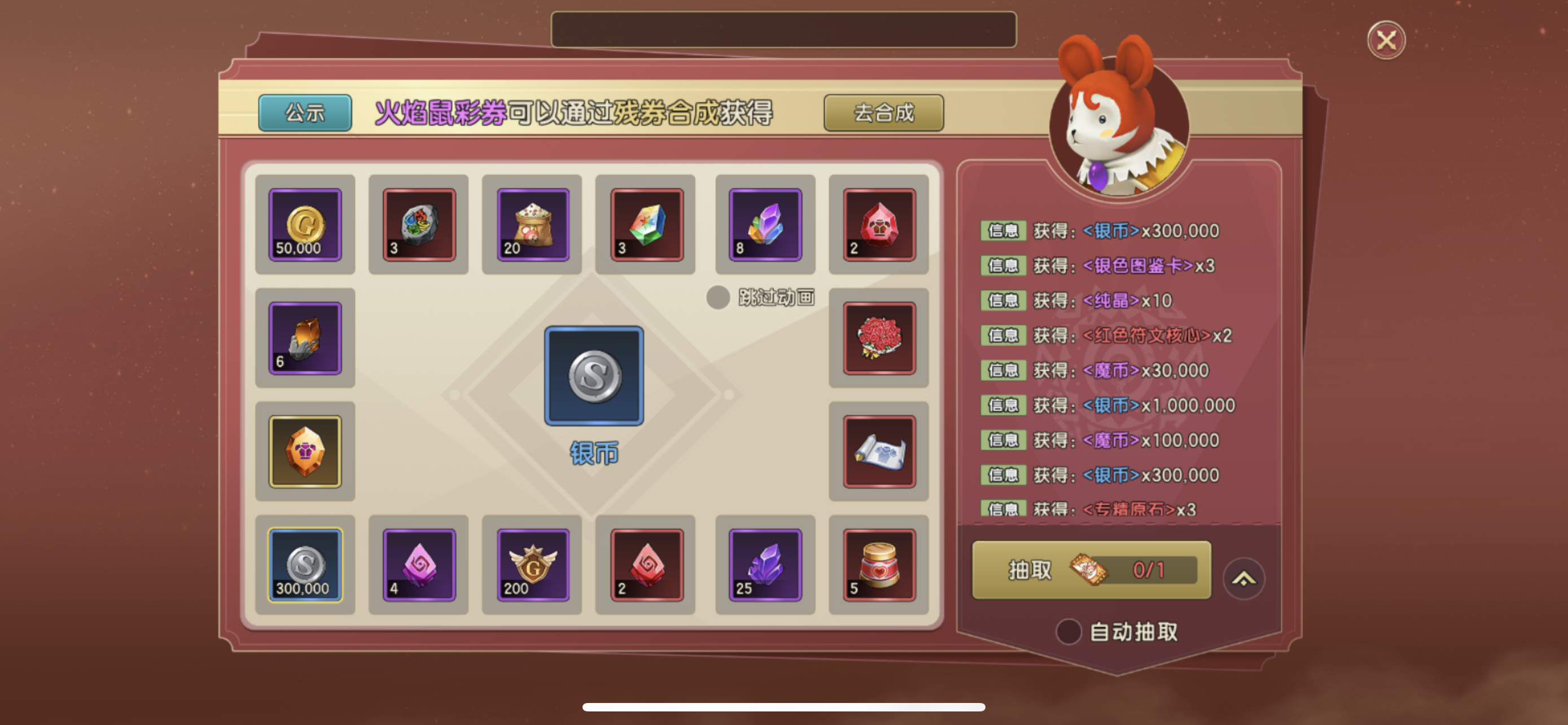Select the 50,000 gold coin prize icon
The width and height of the screenshot is (1568, 725).
pyautogui.click(x=304, y=225)
